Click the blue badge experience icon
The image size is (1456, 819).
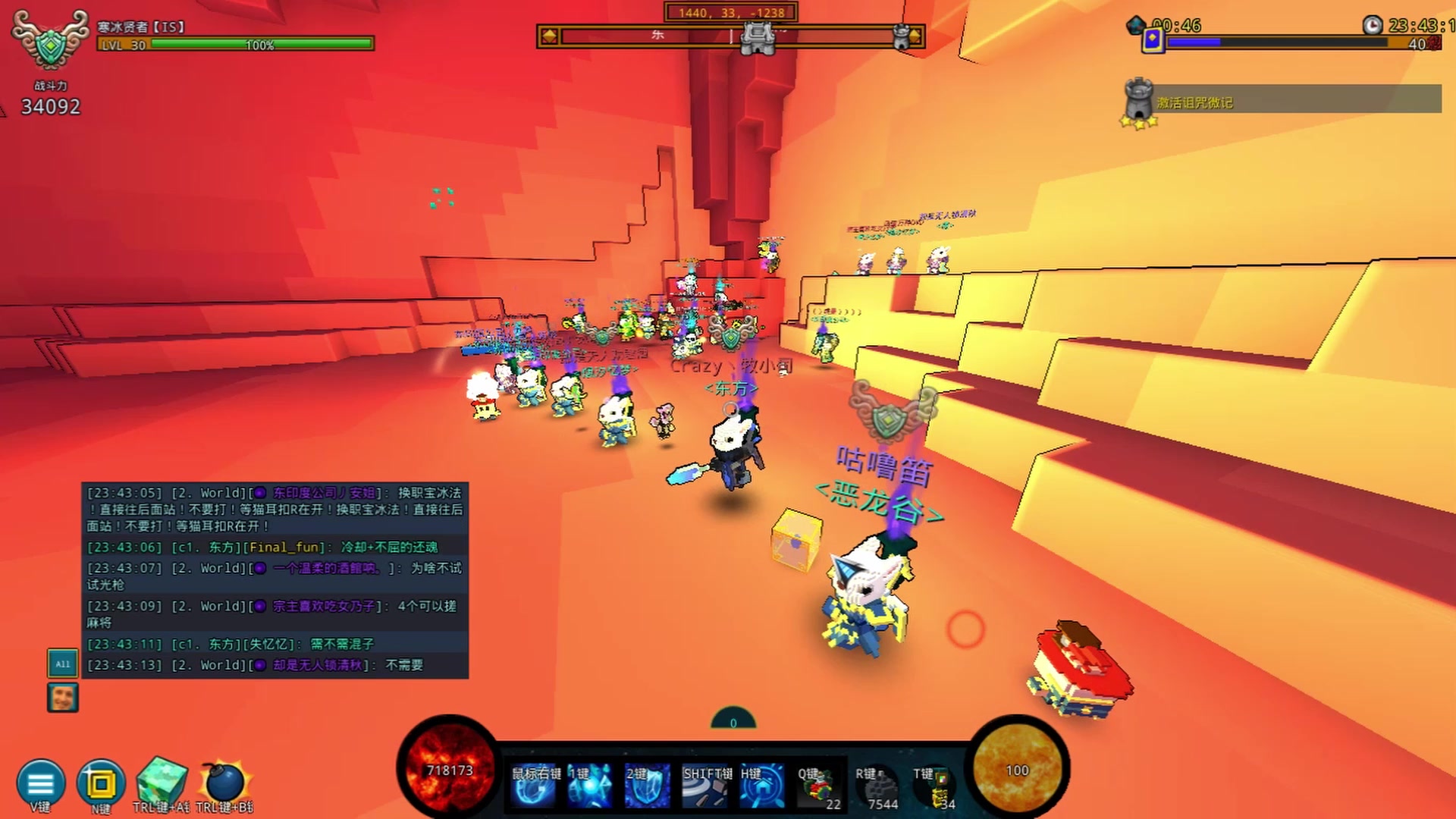(x=1153, y=40)
